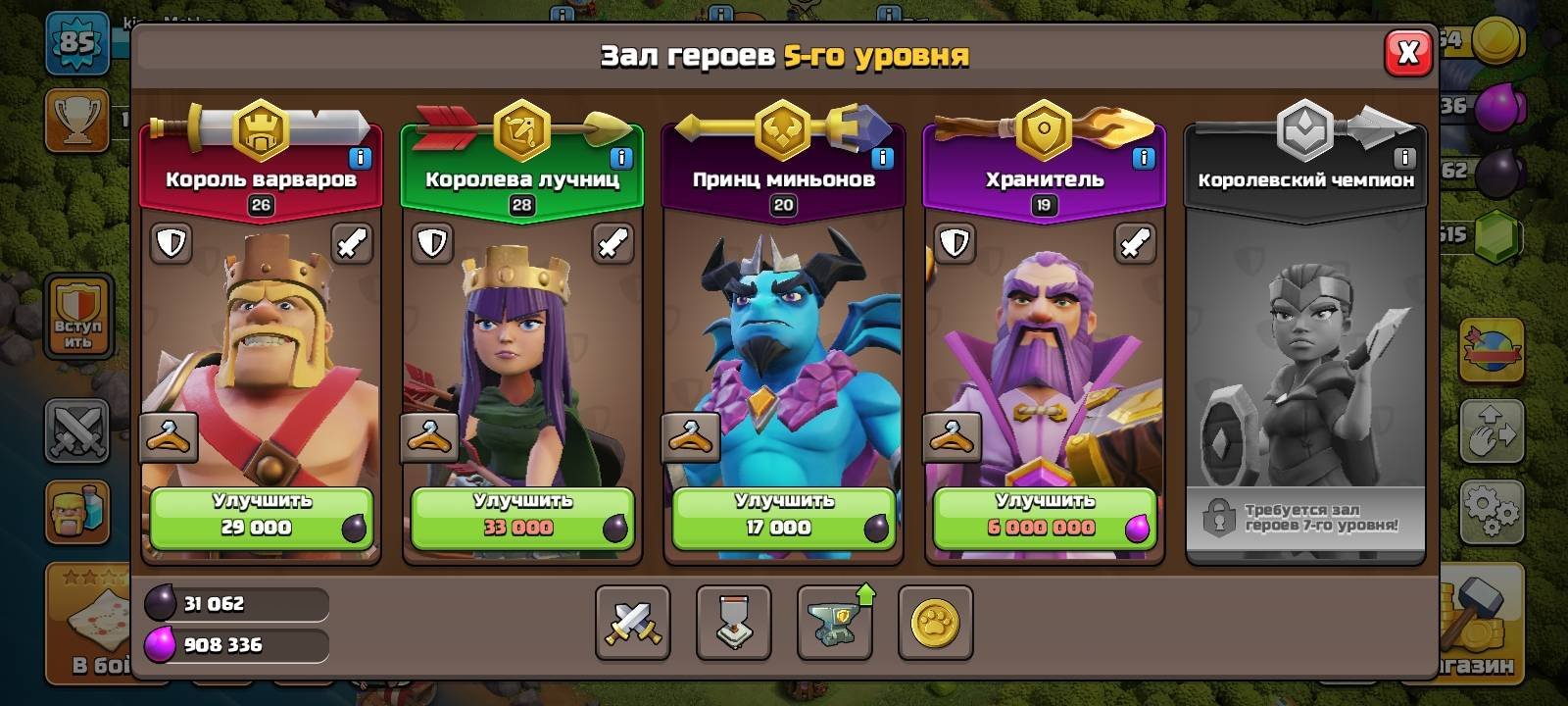Image resolution: width=1568 pixels, height=706 pixels.
Task: Click the level 85 player badge
Action: coord(77,41)
